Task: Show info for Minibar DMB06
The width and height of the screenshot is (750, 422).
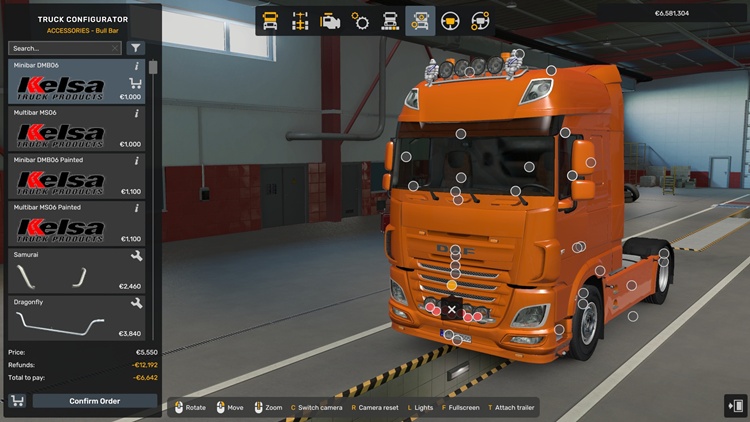Action: tap(136, 66)
